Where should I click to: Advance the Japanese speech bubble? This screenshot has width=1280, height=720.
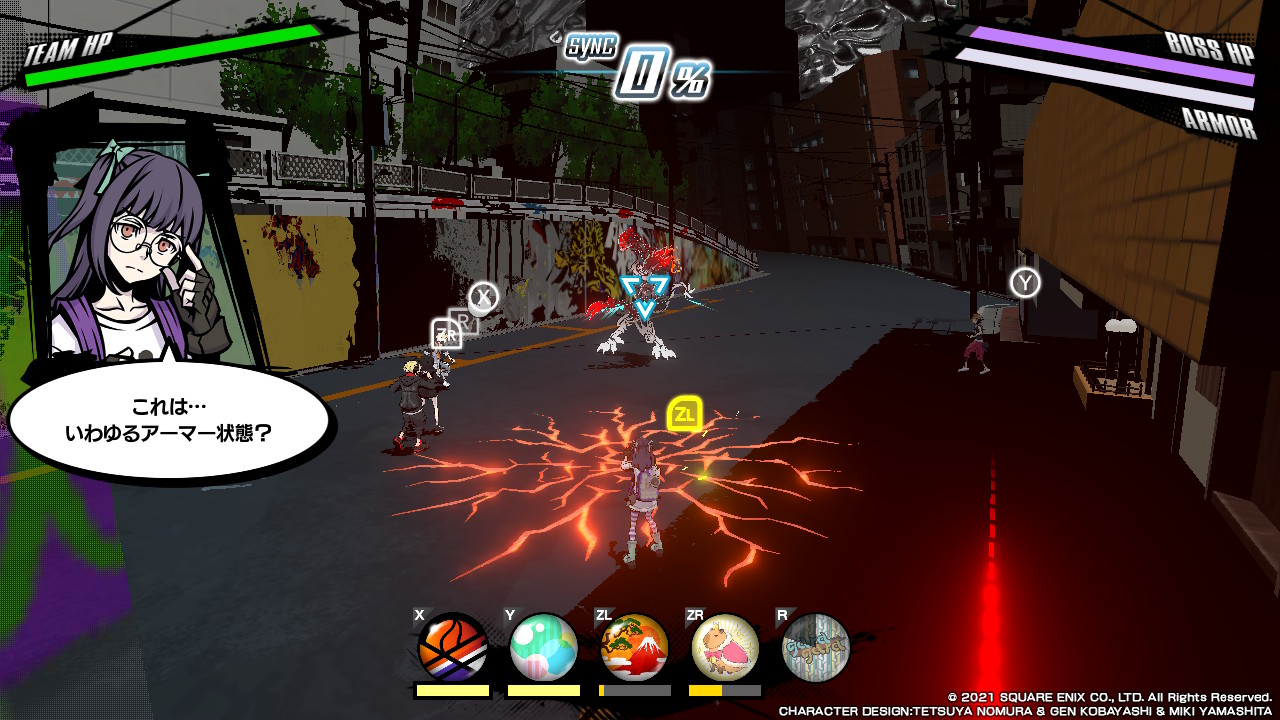pos(168,421)
